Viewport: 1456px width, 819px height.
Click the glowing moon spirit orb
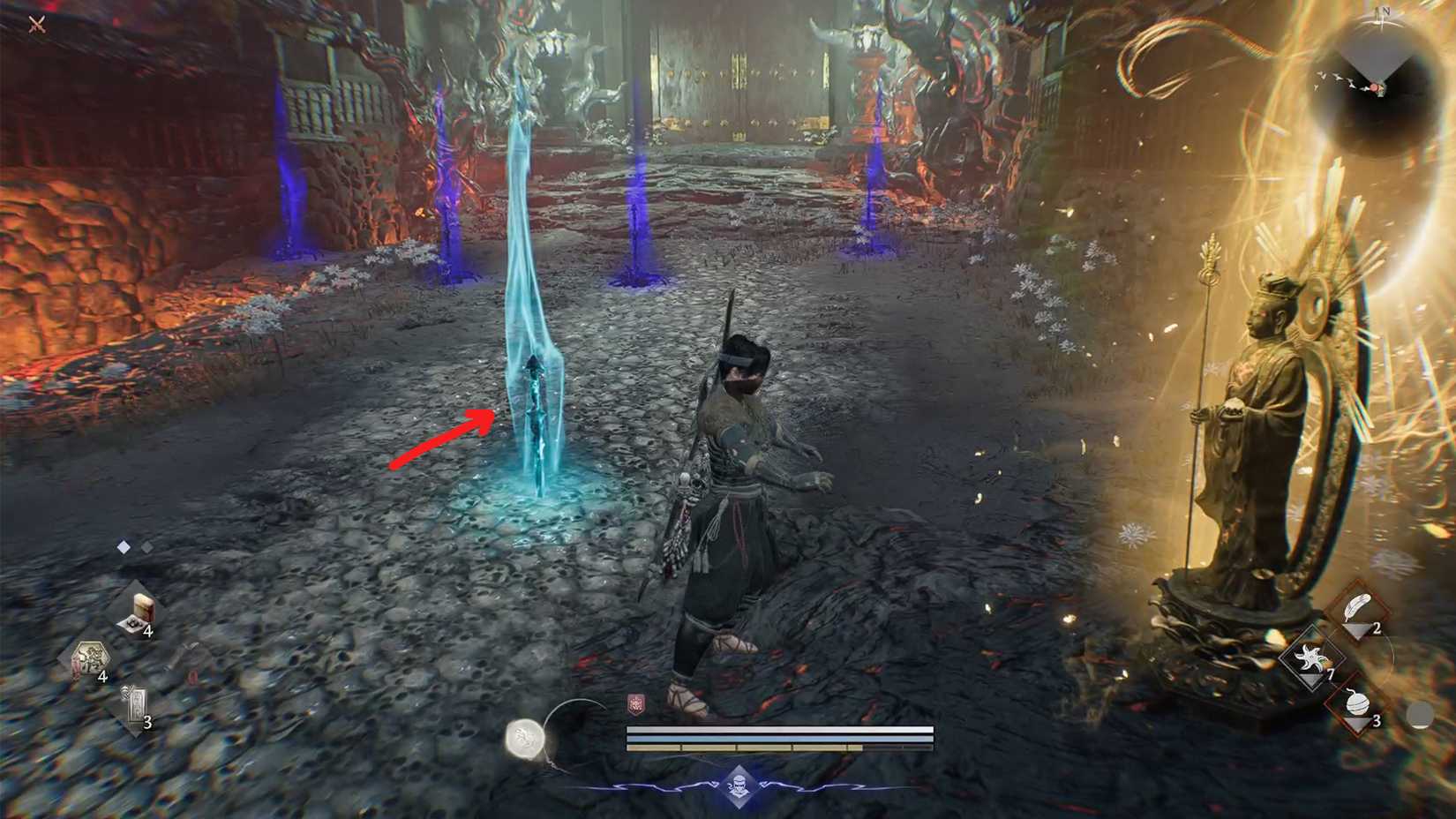pyautogui.click(x=526, y=738)
